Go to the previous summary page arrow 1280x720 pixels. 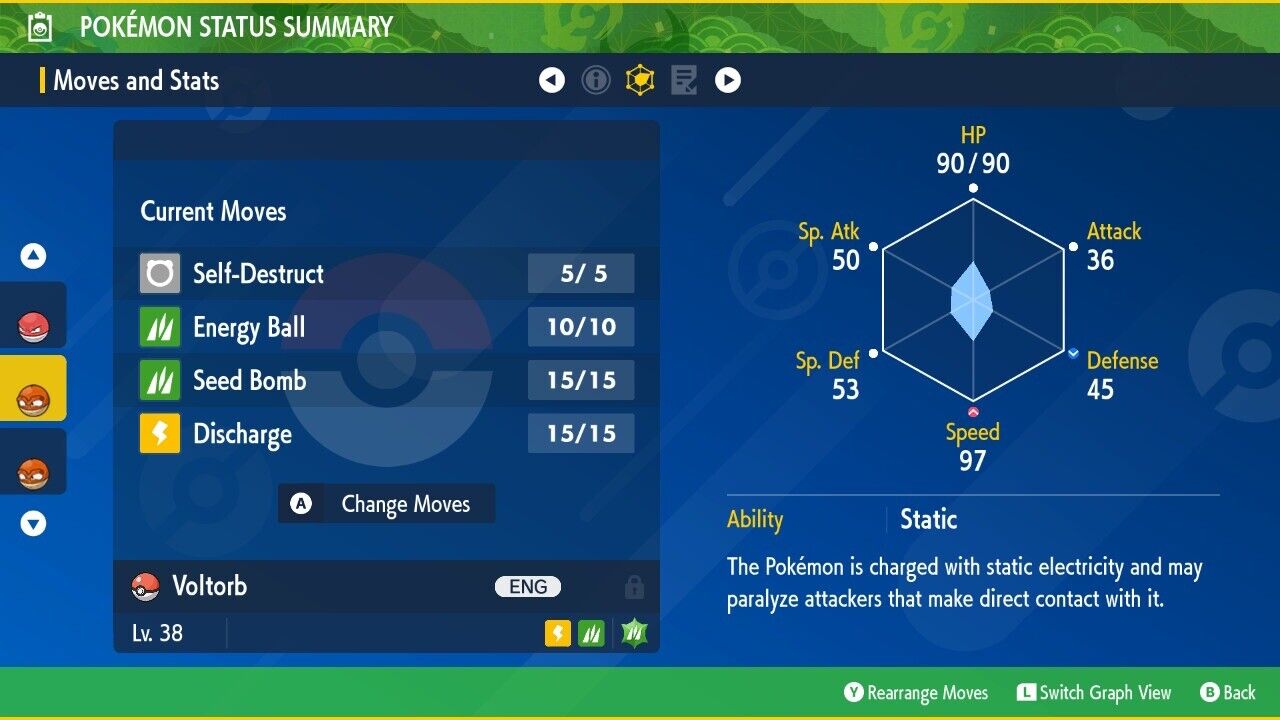tap(552, 80)
